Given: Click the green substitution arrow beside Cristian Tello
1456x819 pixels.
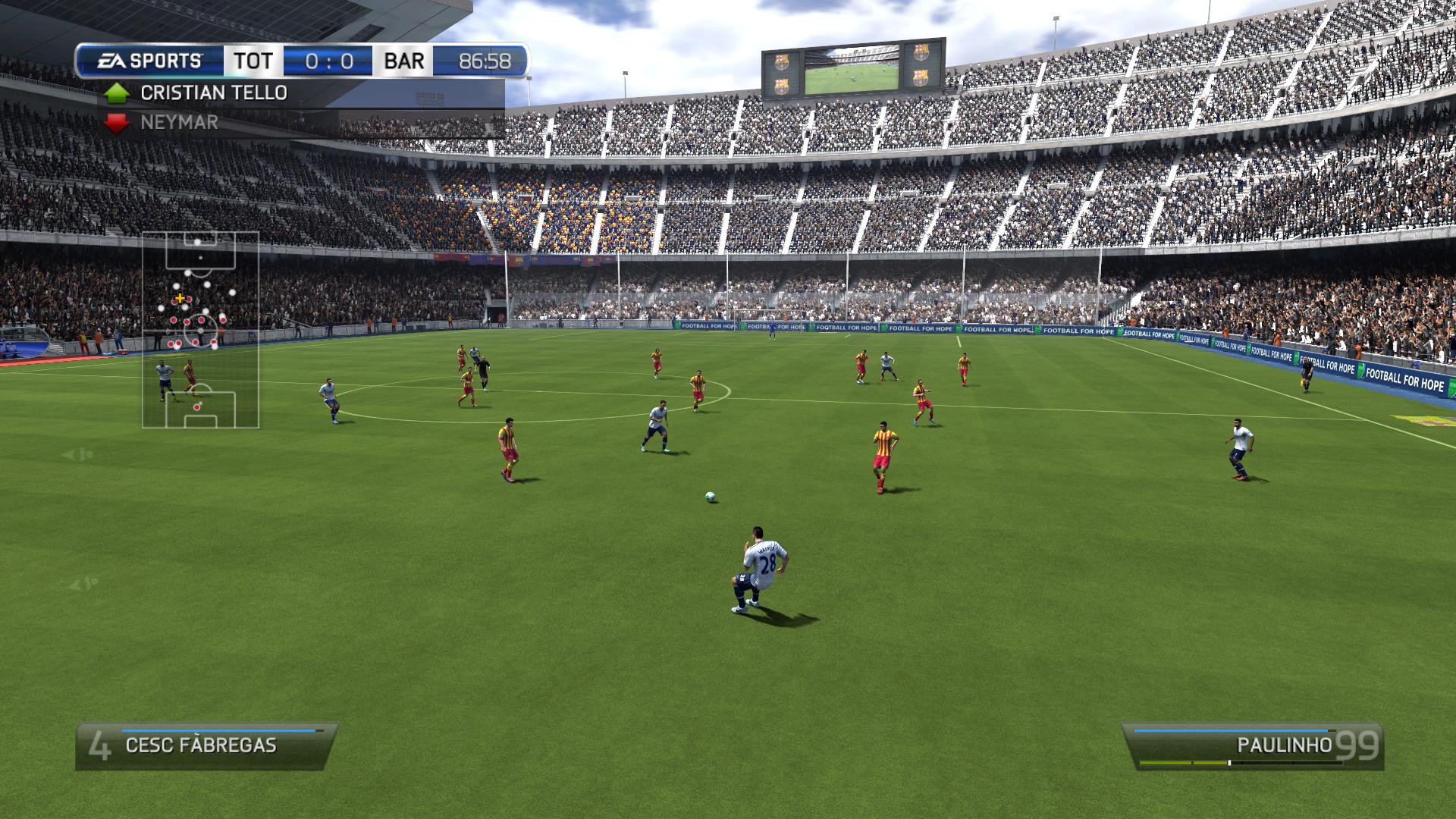Looking at the screenshot, I should (118, 93).
